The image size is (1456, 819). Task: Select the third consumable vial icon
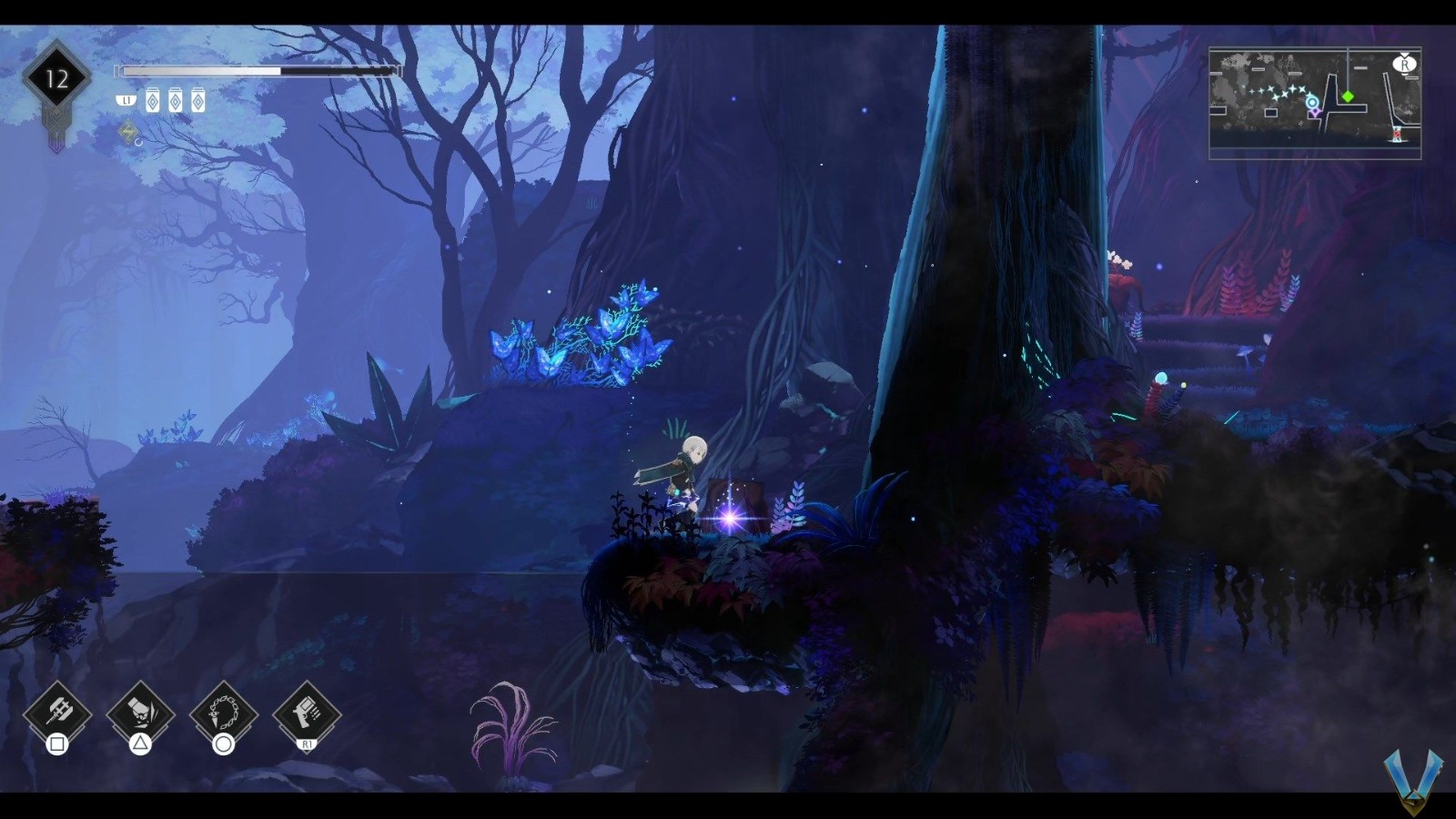[x=198, y=100]
